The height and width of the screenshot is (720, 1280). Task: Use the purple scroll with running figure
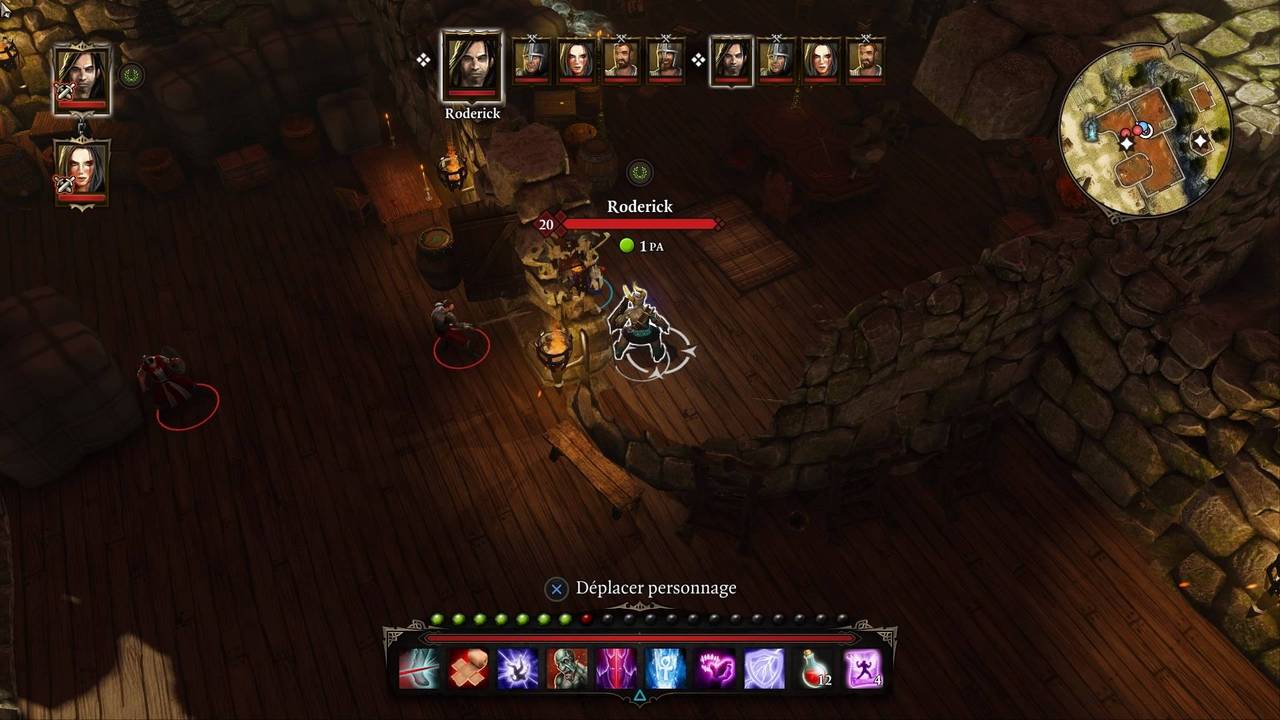[x=862, y=668]
